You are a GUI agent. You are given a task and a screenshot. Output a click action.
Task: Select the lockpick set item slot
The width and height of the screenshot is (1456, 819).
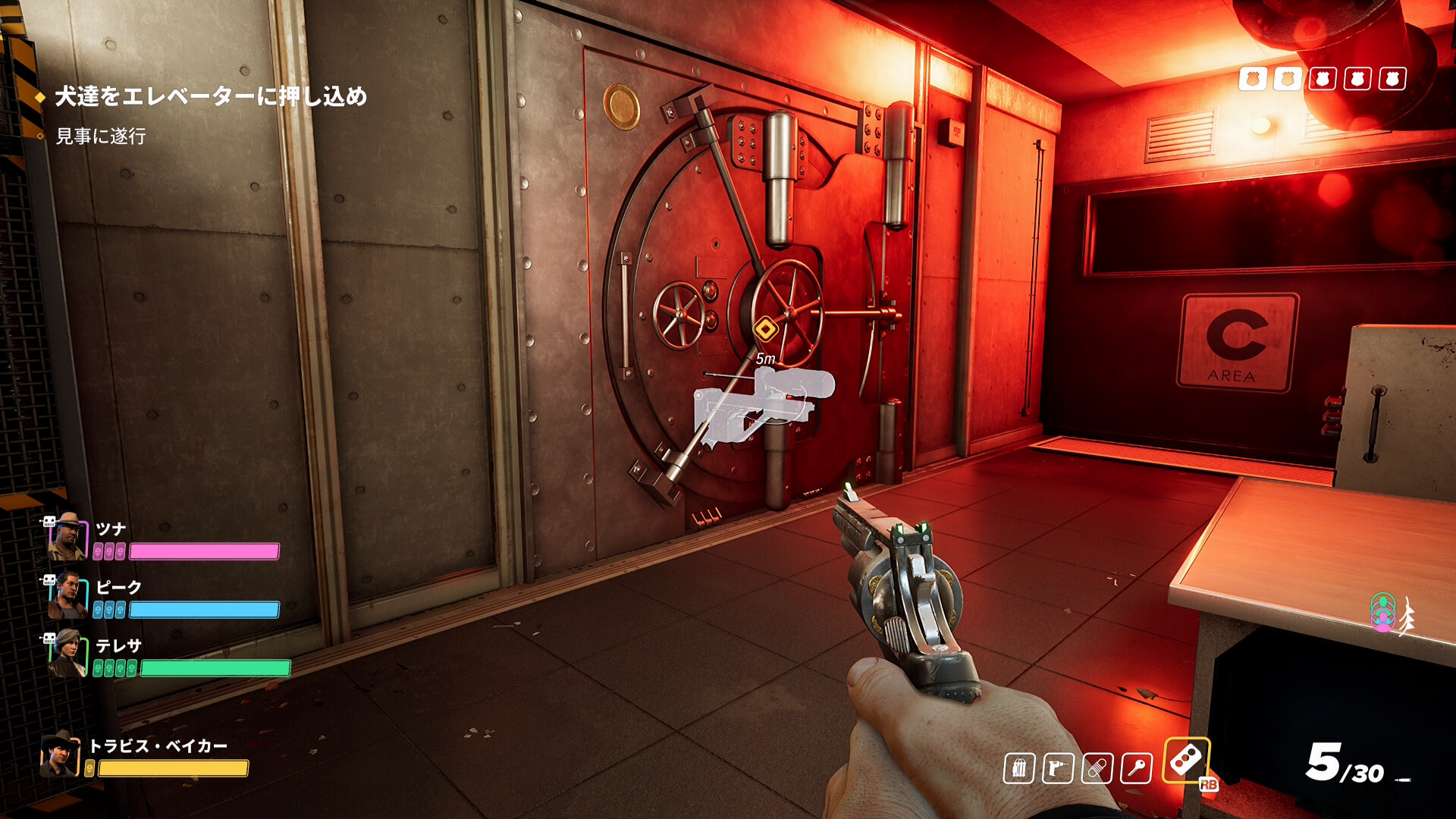(x=1019, y=769)
